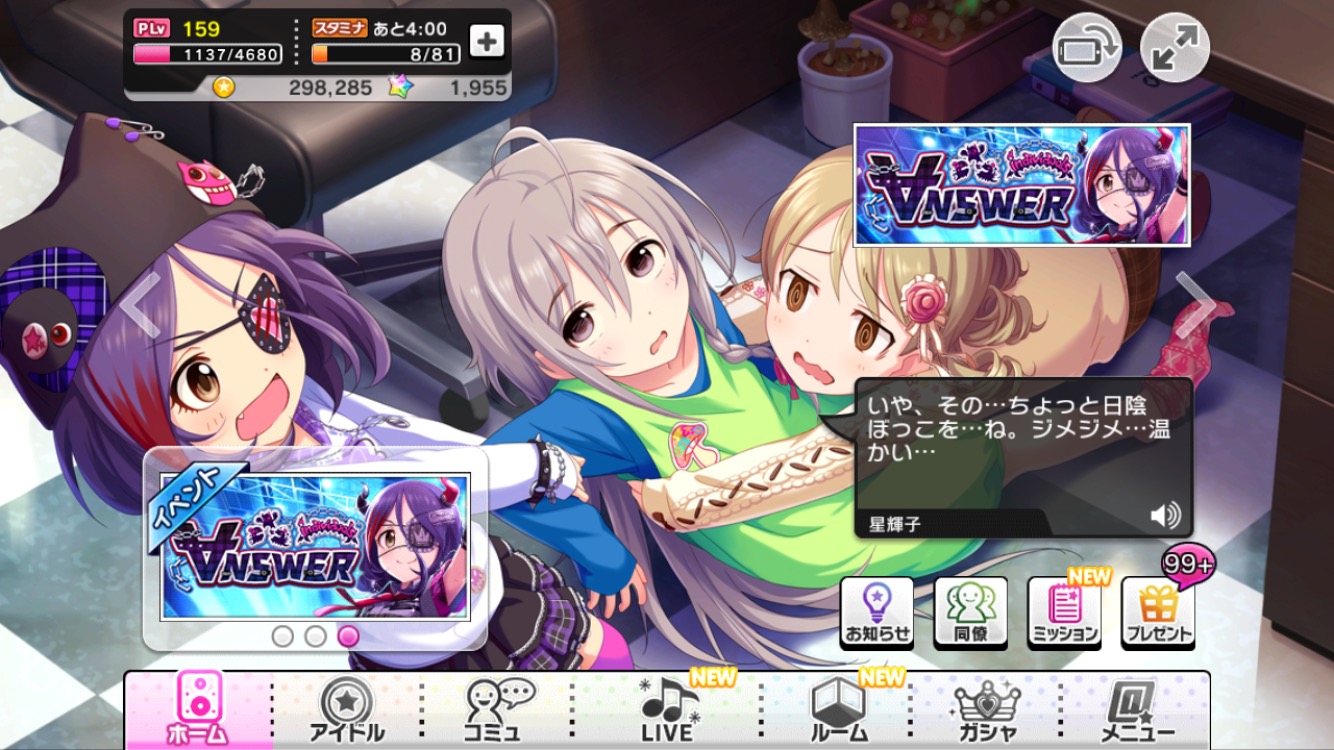1334x750 pixels.
Task: Toggle fullscreen with the diagonal arrows icon
Action: (1175, 48)
